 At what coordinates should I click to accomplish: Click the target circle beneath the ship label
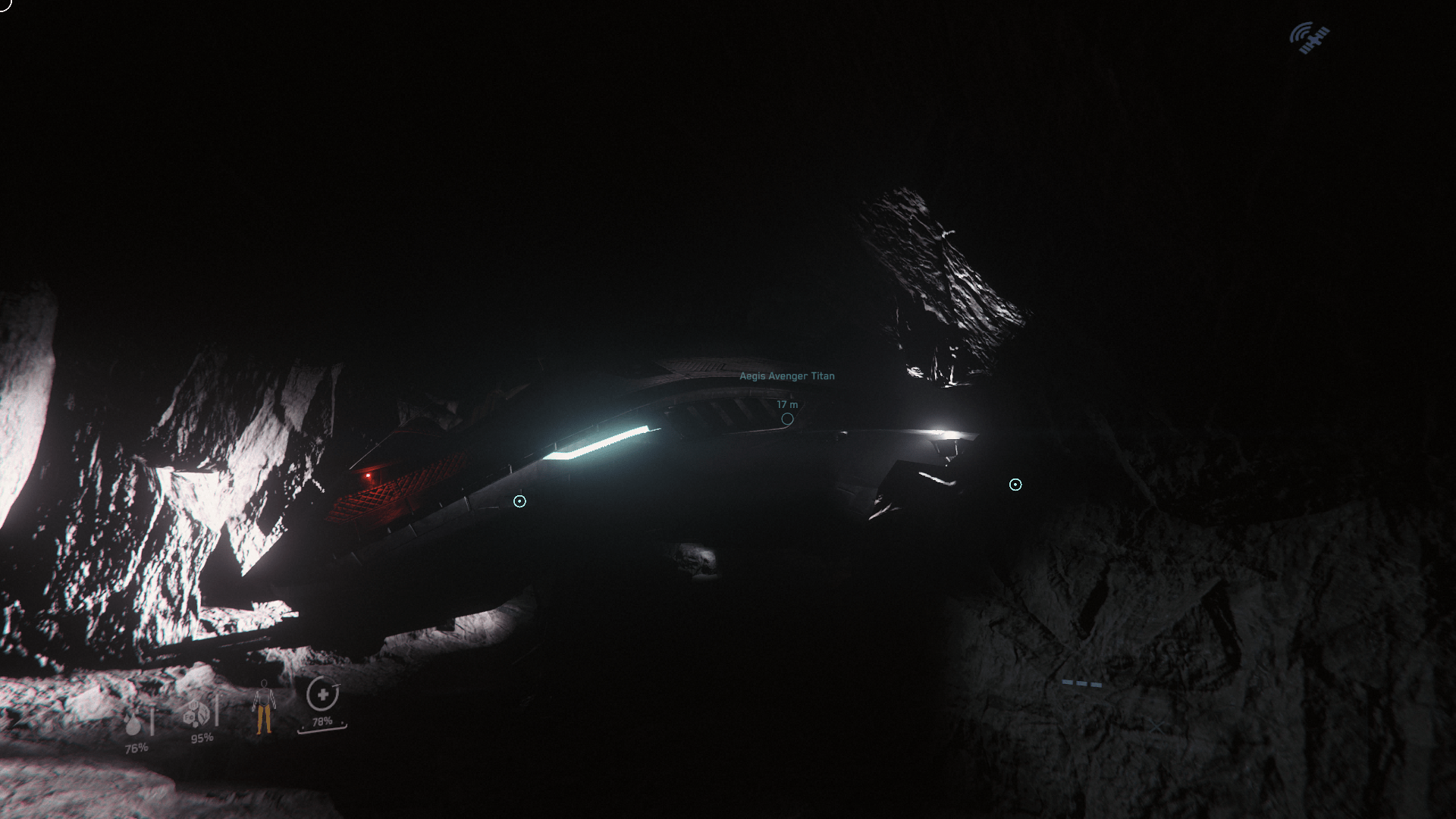click(786, 418)
